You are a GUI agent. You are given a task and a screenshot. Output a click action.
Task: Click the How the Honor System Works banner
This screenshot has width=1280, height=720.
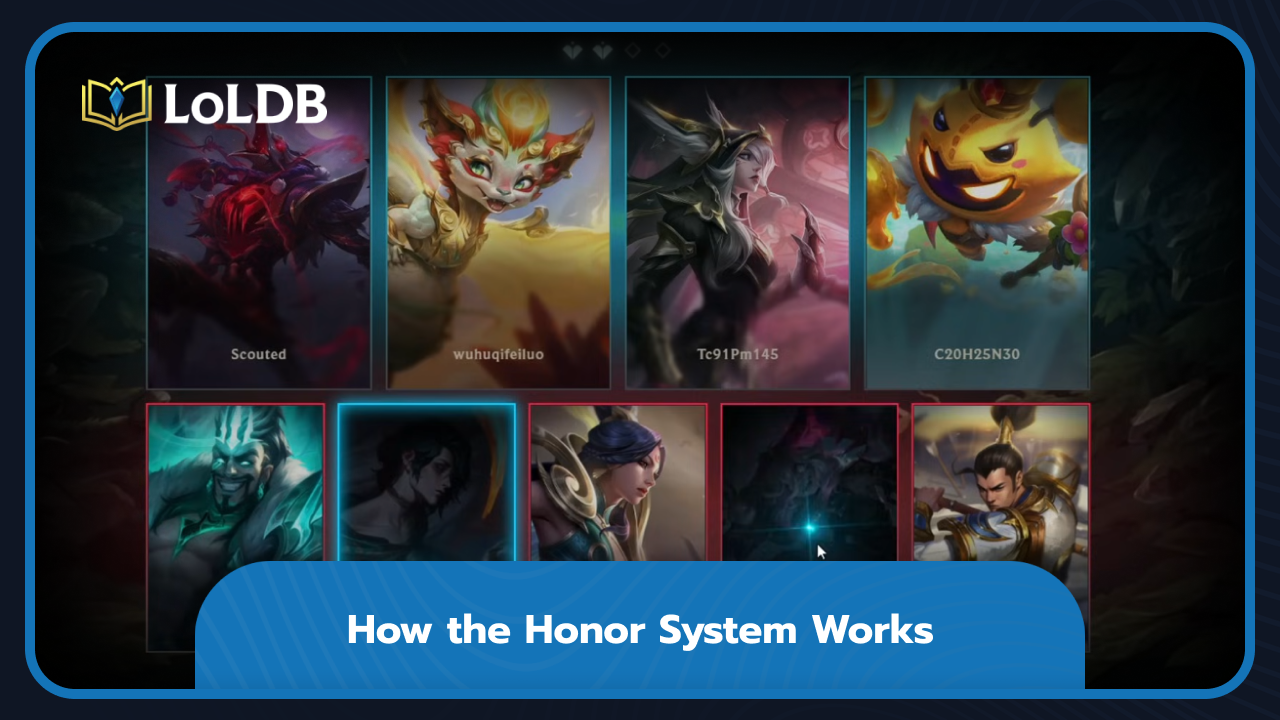pos(640,630)
